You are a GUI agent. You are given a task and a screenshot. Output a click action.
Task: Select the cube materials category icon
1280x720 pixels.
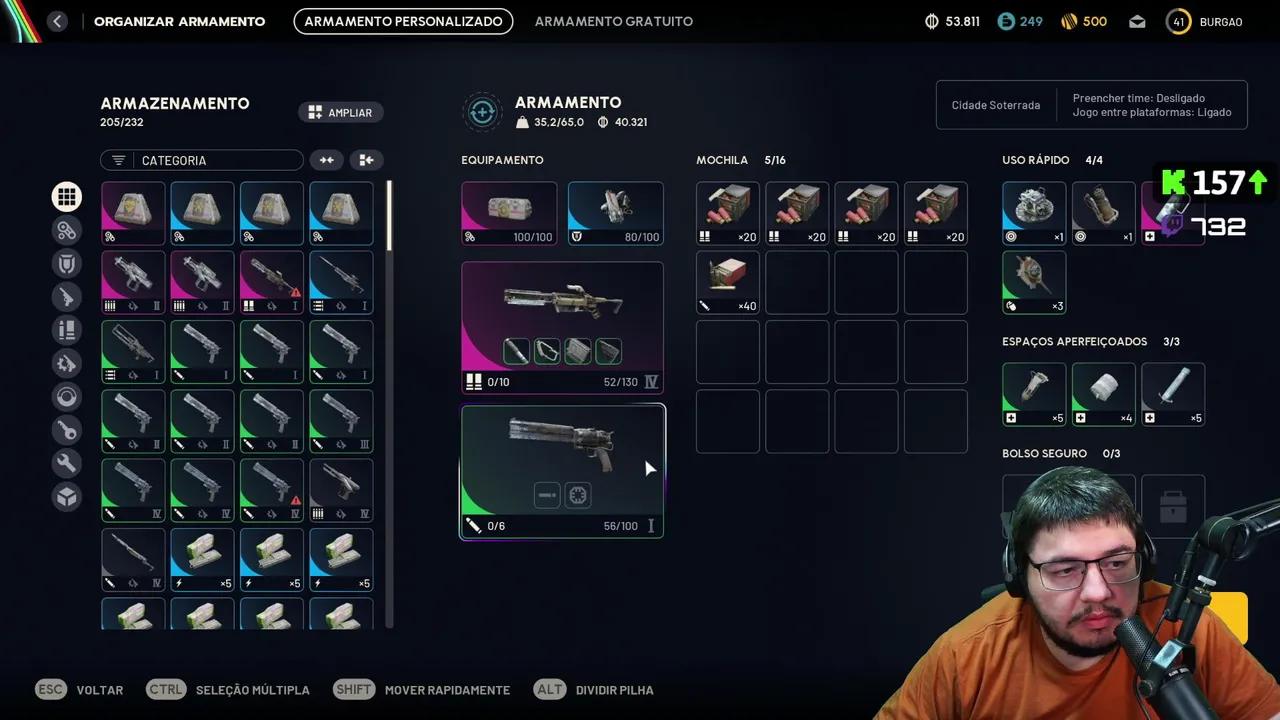pos(67,497)
